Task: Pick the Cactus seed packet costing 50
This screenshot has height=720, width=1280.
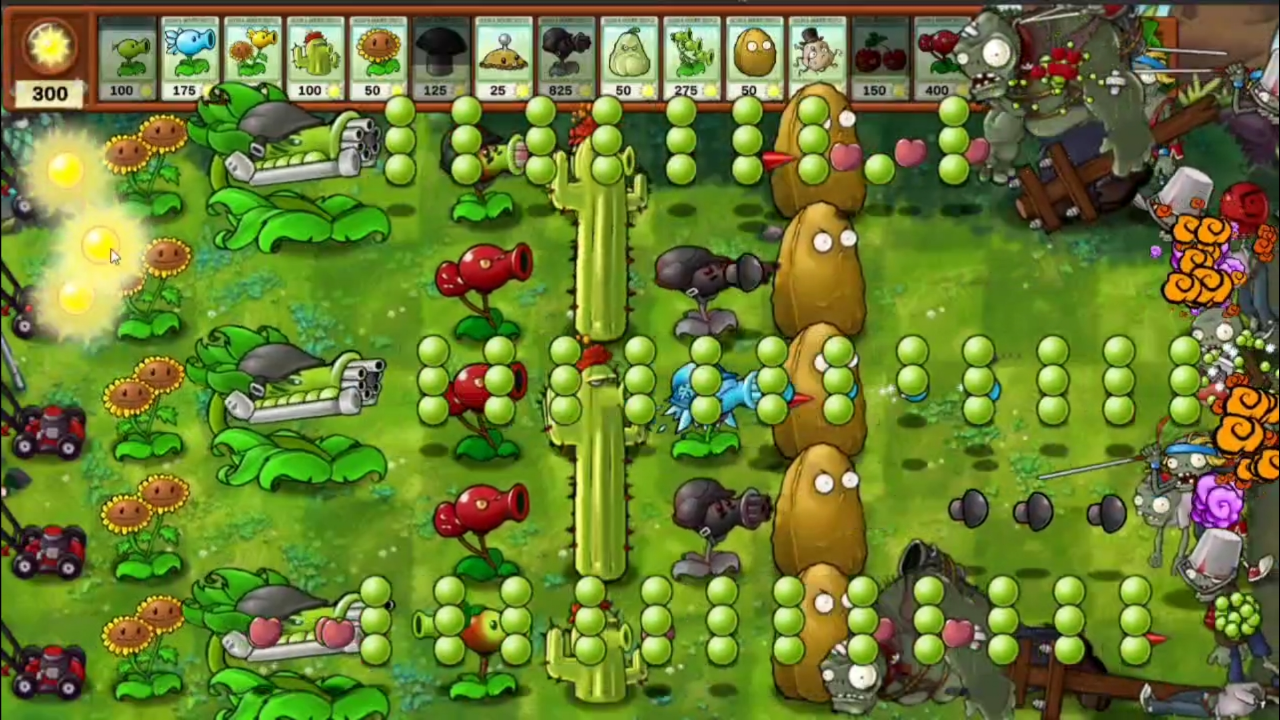Action: click(314, 55)
